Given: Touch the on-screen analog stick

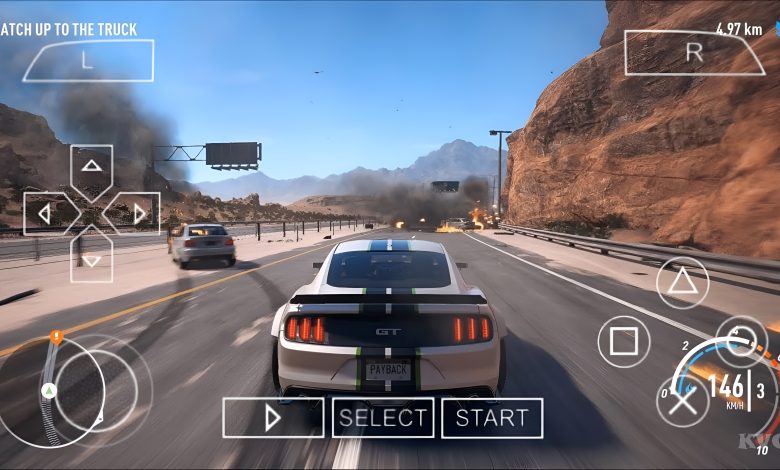Looking at the screenshot, I should [96, 390].
